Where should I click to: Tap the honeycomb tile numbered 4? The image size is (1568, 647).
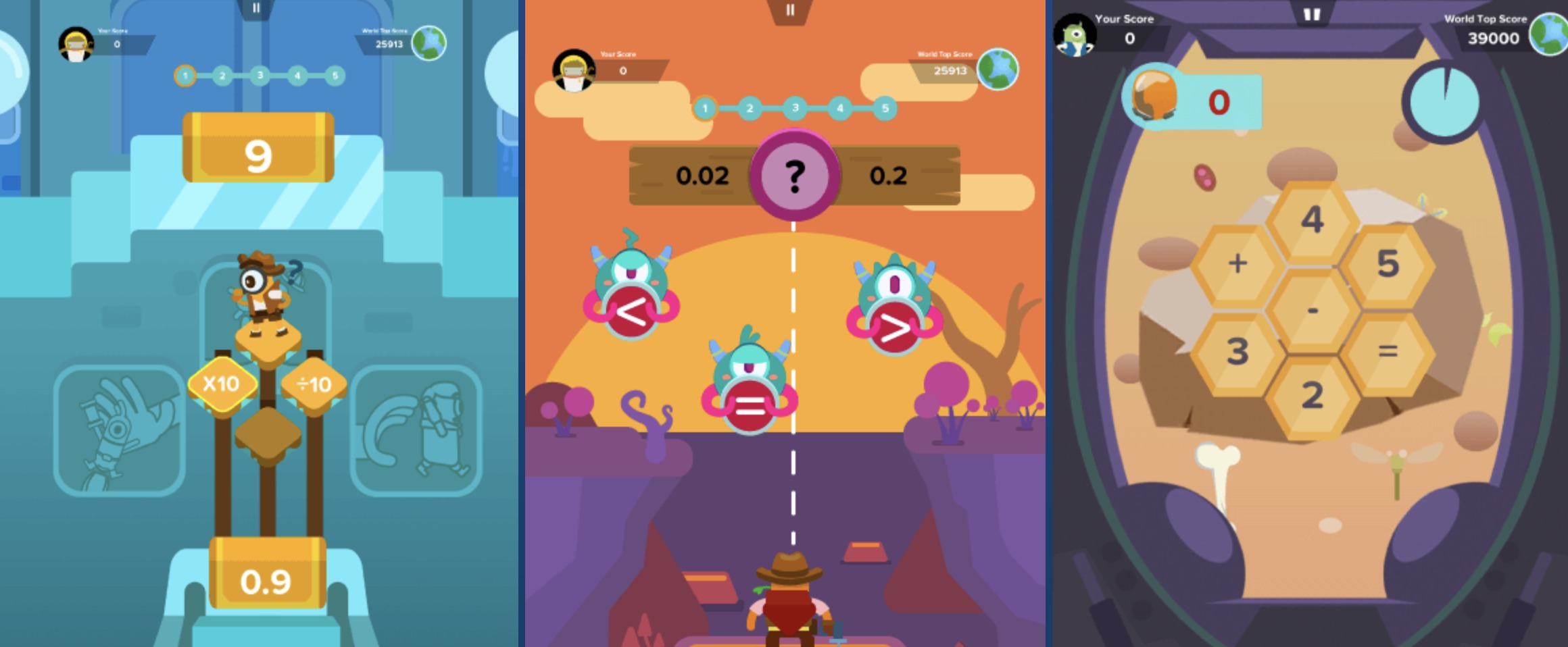click(1312, 219)
